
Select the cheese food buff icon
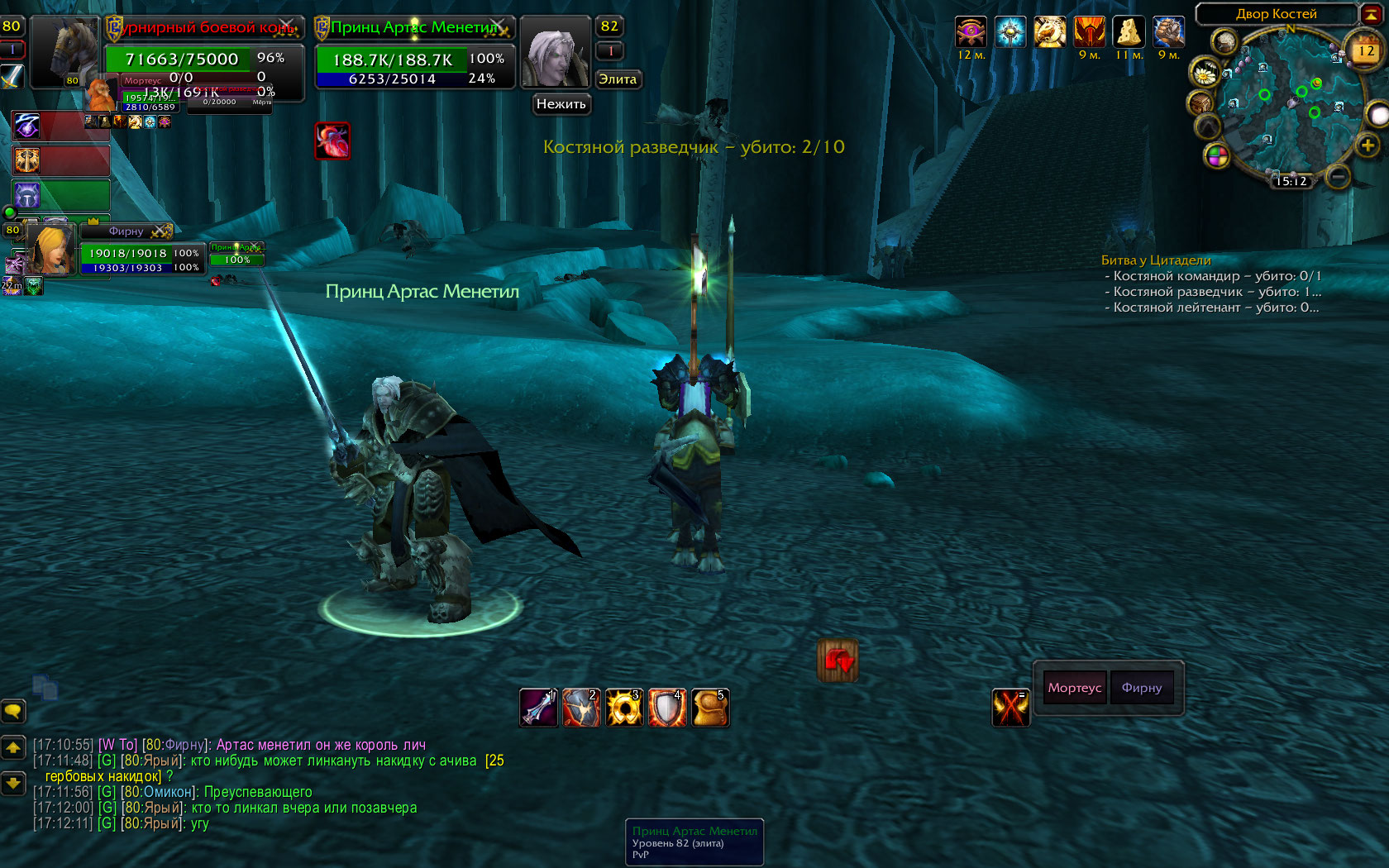(1129, 32)
